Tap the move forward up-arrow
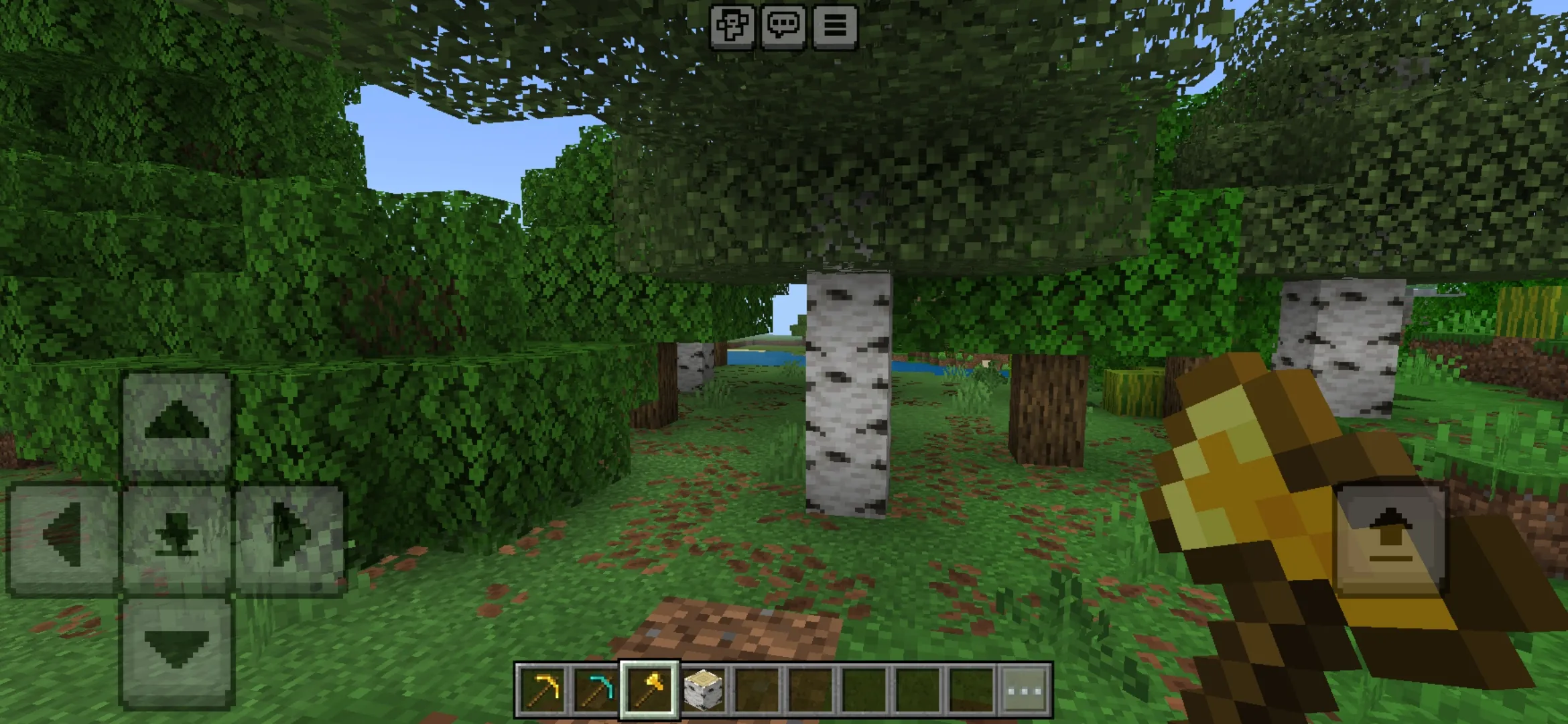The image size is (1568, 724). point(177,425)
